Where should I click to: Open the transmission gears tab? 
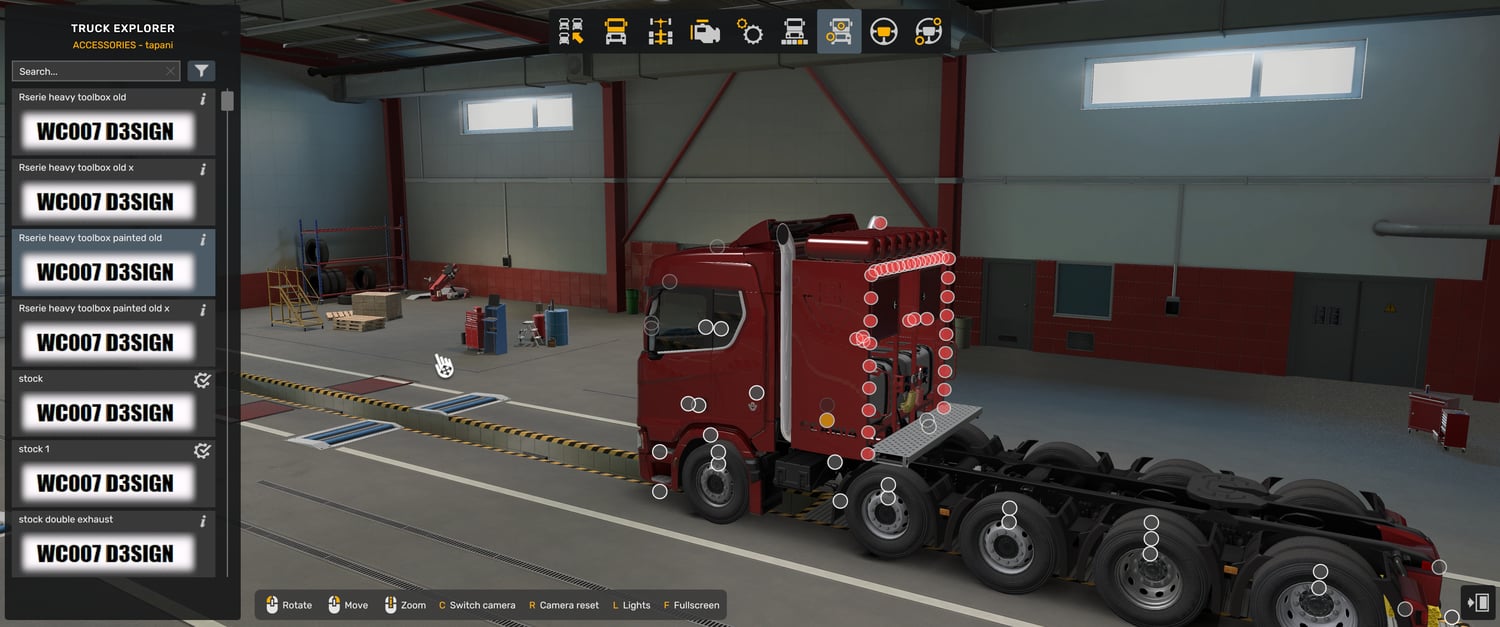point(750,32)
